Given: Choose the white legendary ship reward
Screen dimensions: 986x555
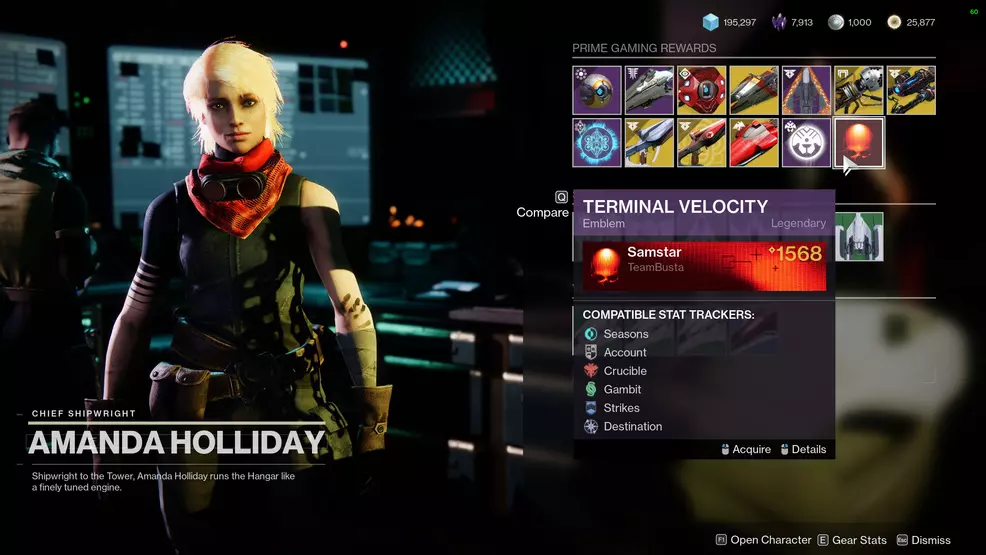Looking at the screenshot, I should pos(650,90).
